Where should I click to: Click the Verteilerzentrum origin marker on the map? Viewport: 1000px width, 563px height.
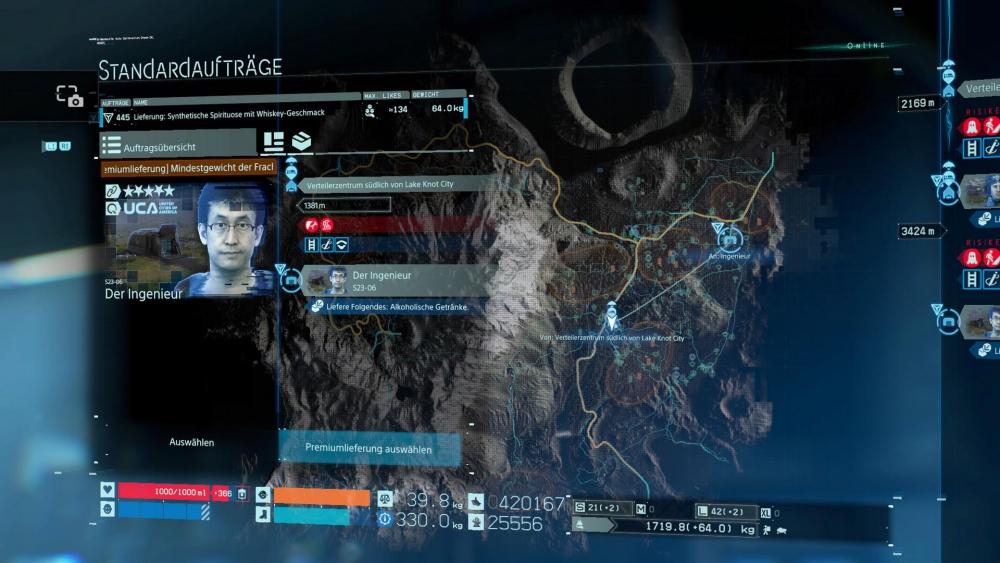coord(611,319)
